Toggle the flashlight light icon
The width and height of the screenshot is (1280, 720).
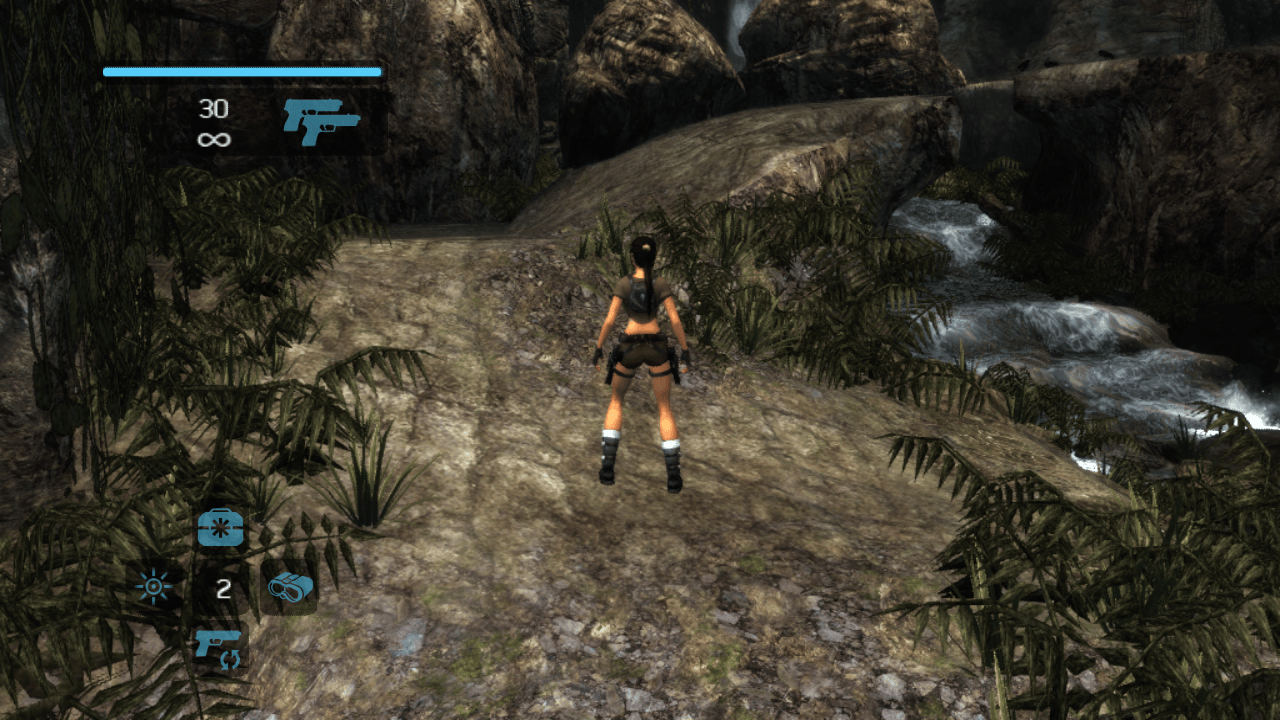click(155, 587)
